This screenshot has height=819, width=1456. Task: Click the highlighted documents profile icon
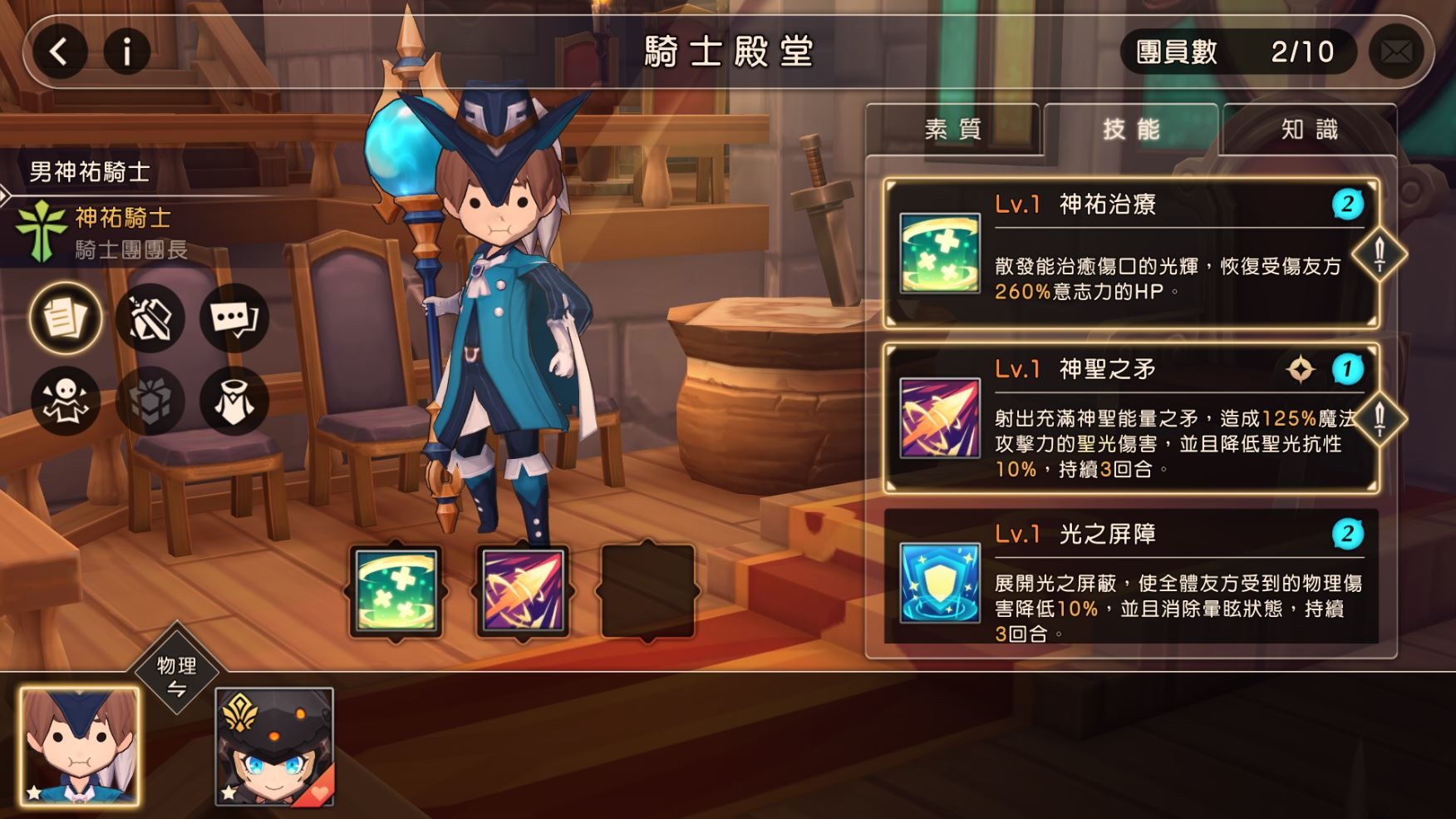[x=66, y=318]
